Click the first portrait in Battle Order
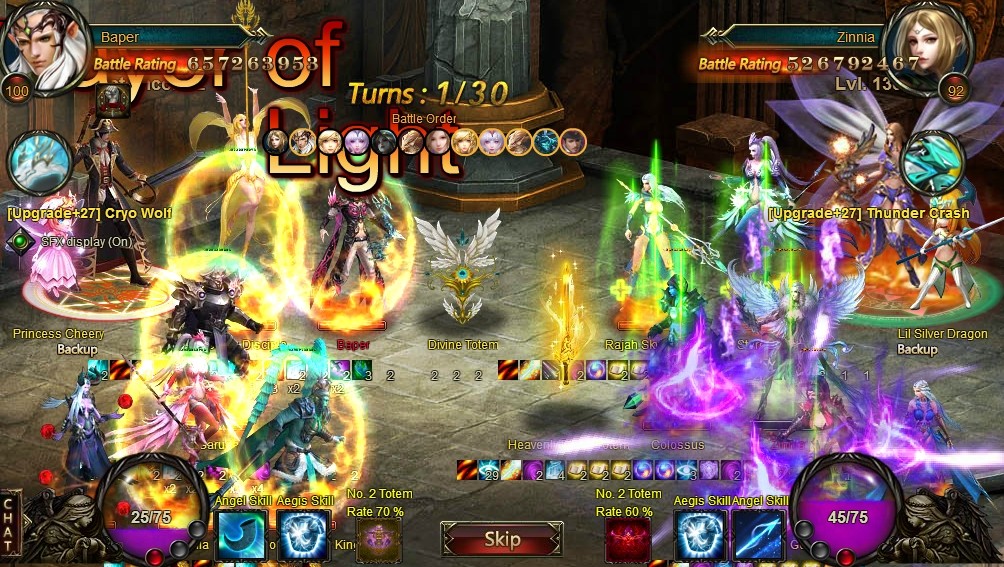The image size is (1004, 567). pos(277,142)
